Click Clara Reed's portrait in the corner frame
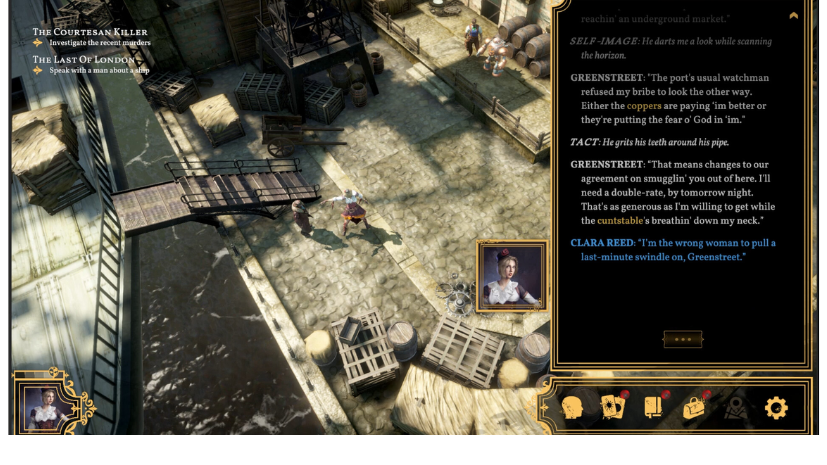Screen dimensions: 827x465 (43, 409)
